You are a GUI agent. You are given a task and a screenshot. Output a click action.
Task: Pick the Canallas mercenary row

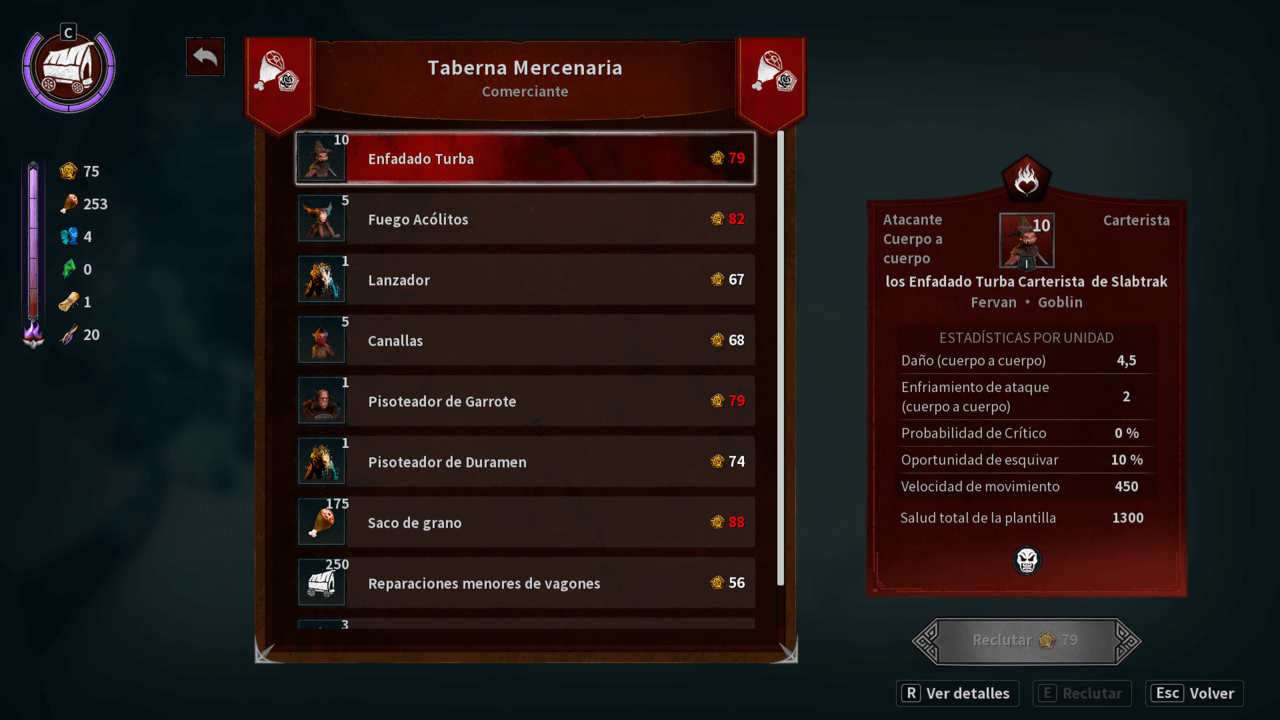[525, 341]
